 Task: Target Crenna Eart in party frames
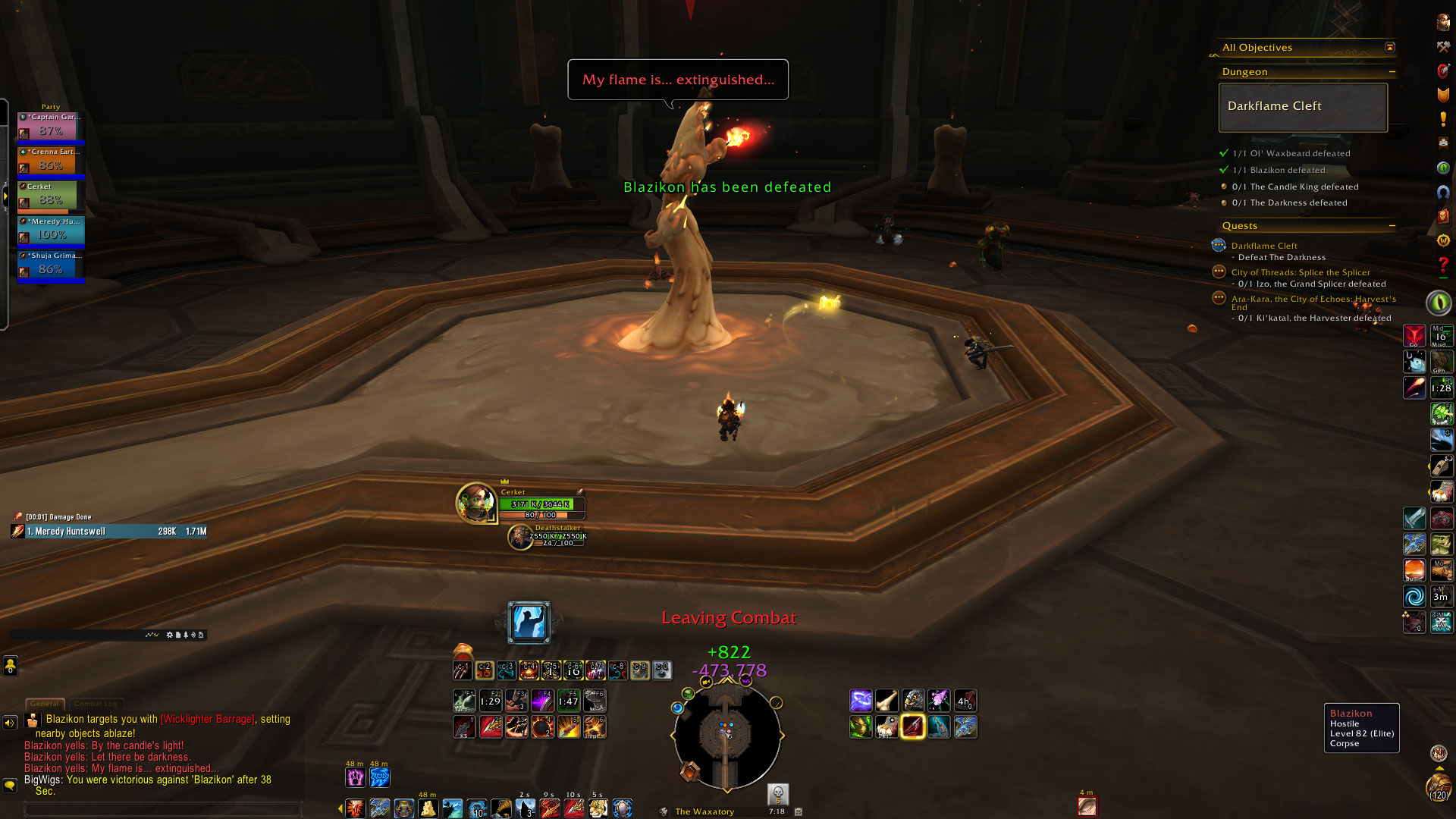(51, 162)
